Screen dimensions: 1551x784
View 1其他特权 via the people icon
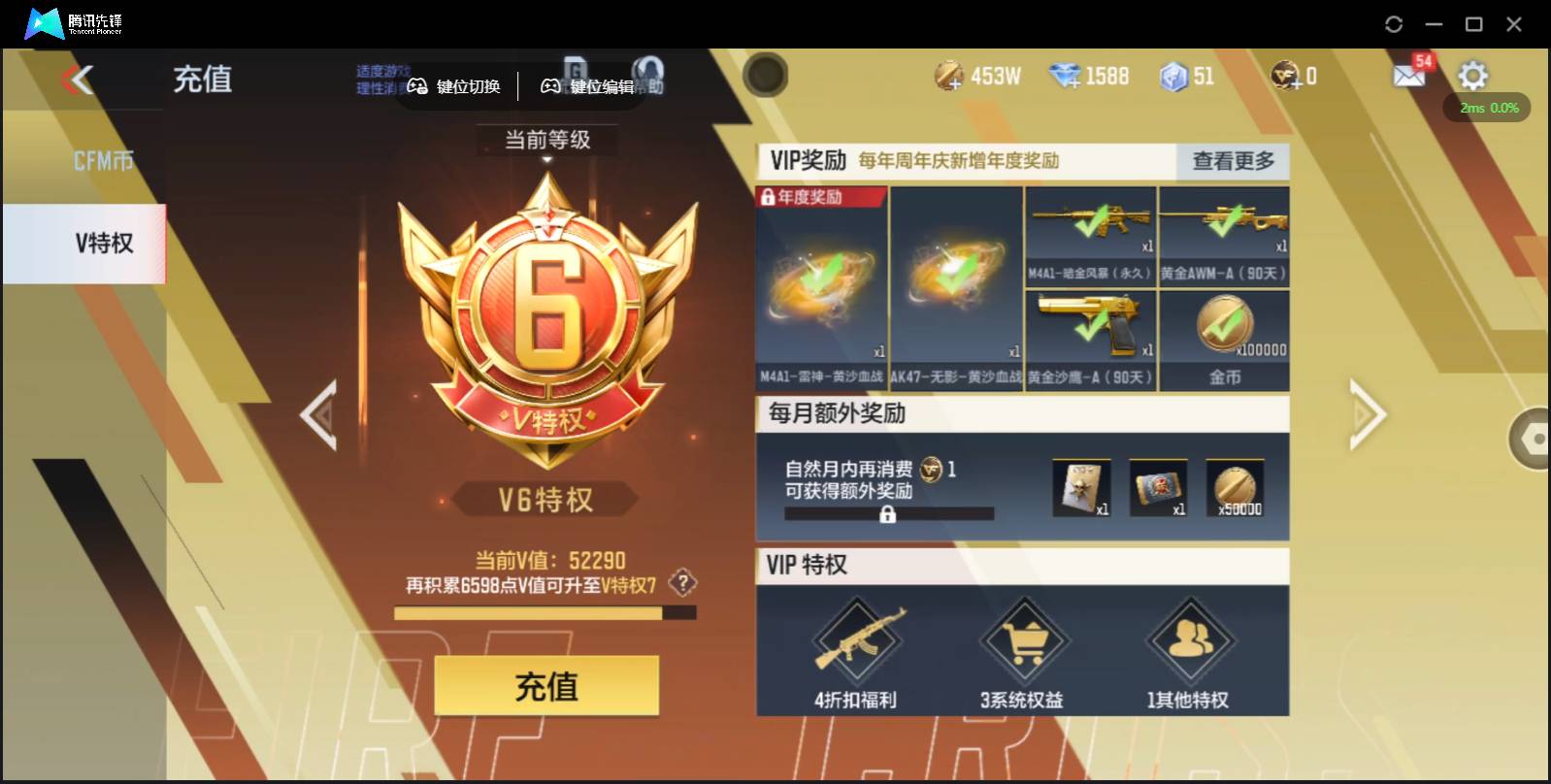[1192, 640]
